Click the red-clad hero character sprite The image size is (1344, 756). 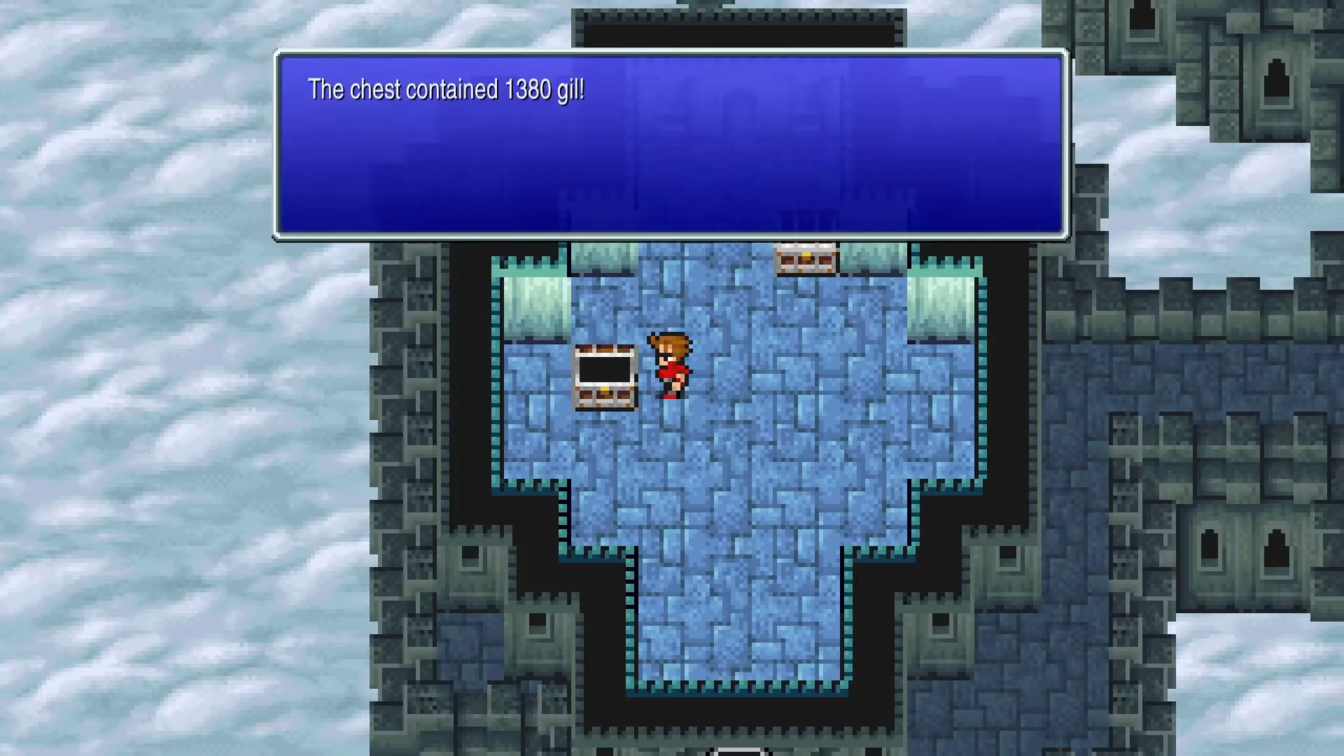[x=671, y=368]
